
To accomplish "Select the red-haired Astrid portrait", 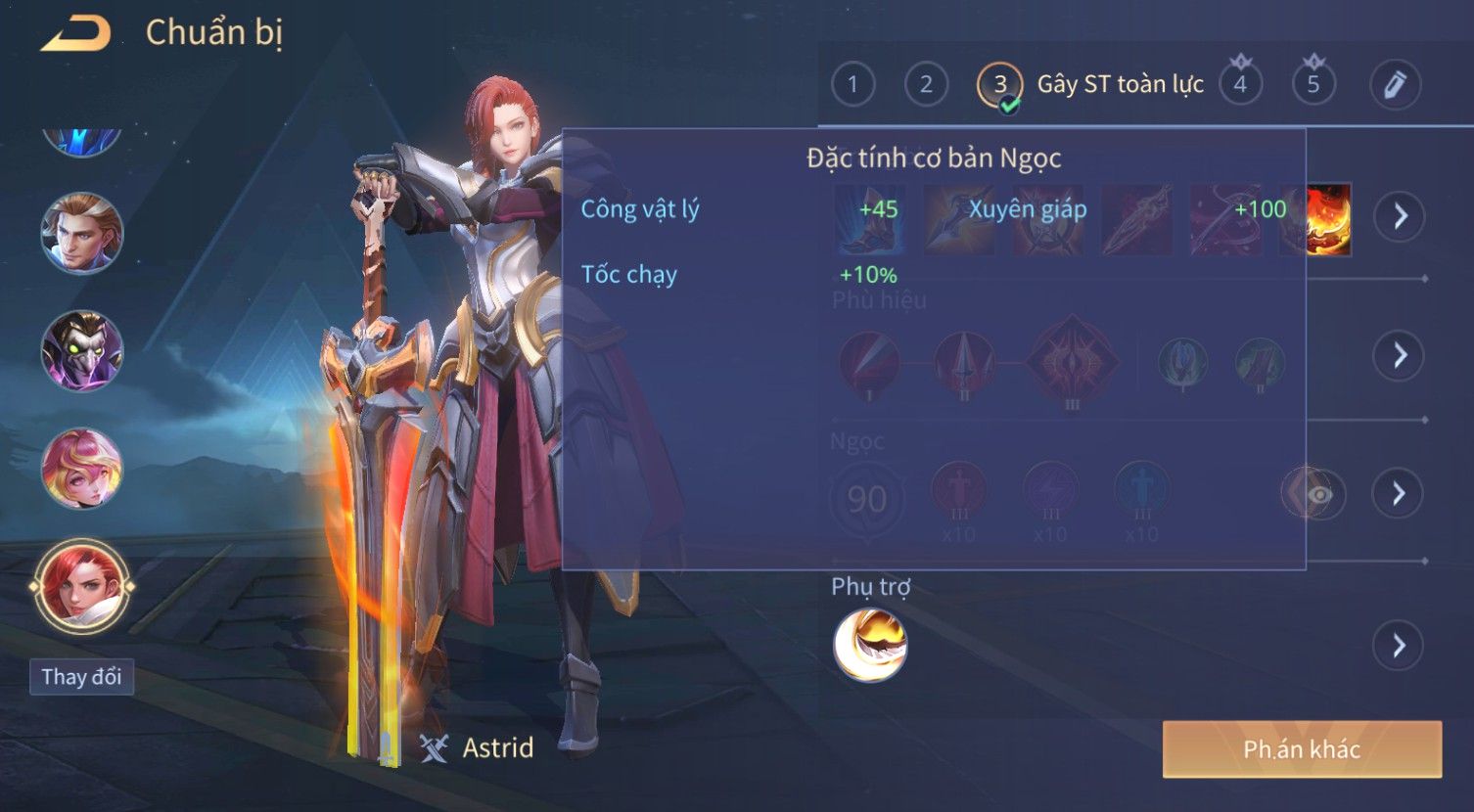I will (x=81, y=586).
